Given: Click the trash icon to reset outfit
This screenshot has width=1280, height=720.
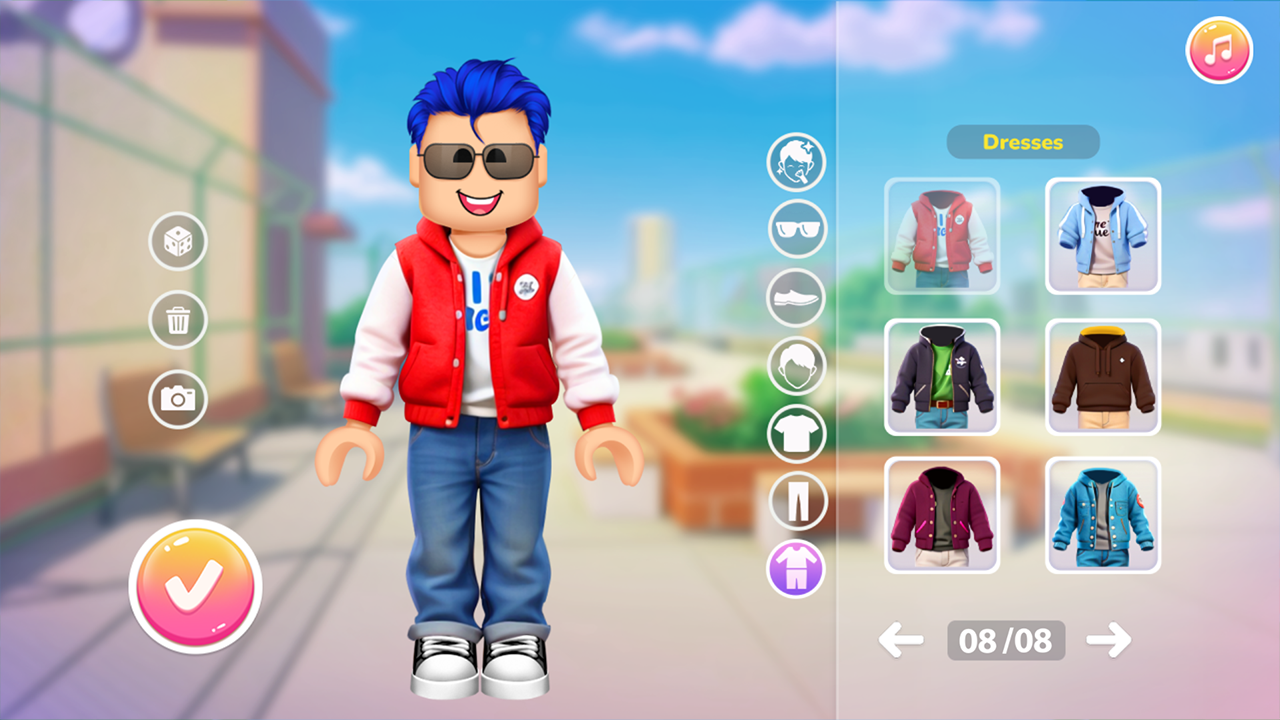Looking at the screenshot, I should point(178,320).
